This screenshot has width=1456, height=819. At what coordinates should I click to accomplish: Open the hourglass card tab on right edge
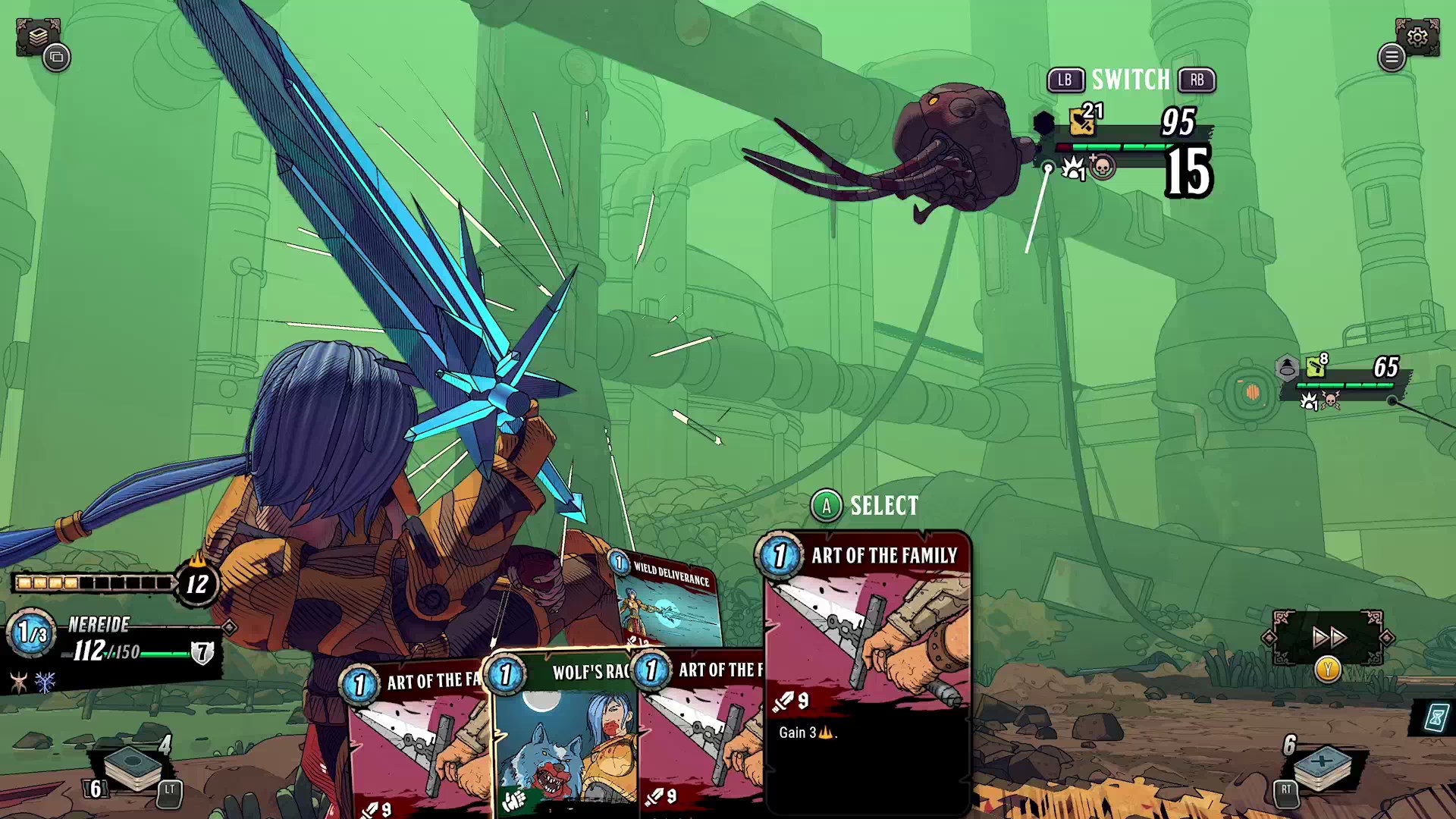1436,717
